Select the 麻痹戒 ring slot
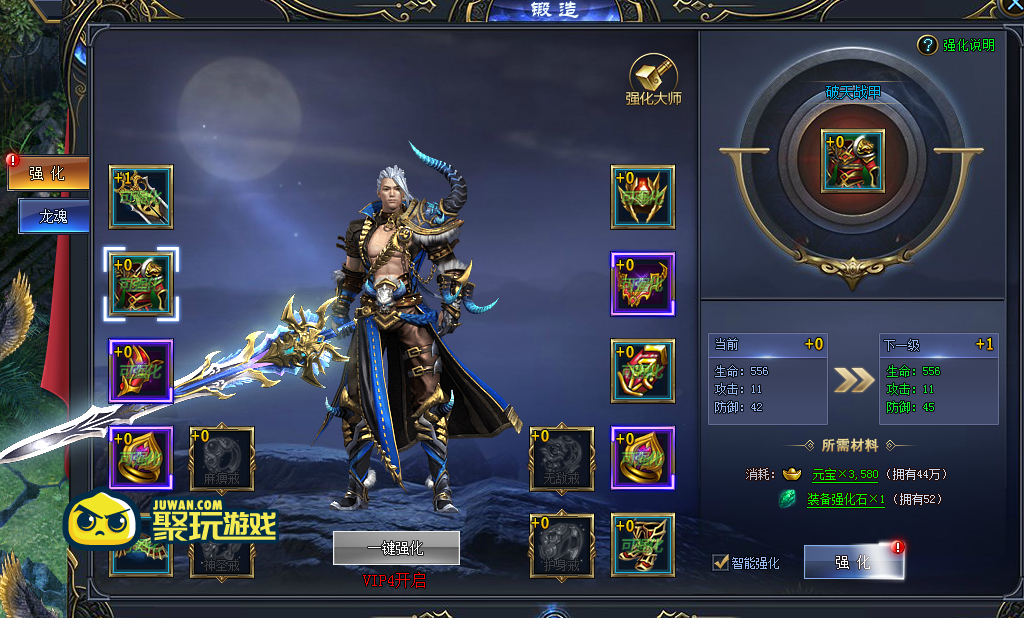This screenshot has height=618, width=1024. (x=222, y=458)
